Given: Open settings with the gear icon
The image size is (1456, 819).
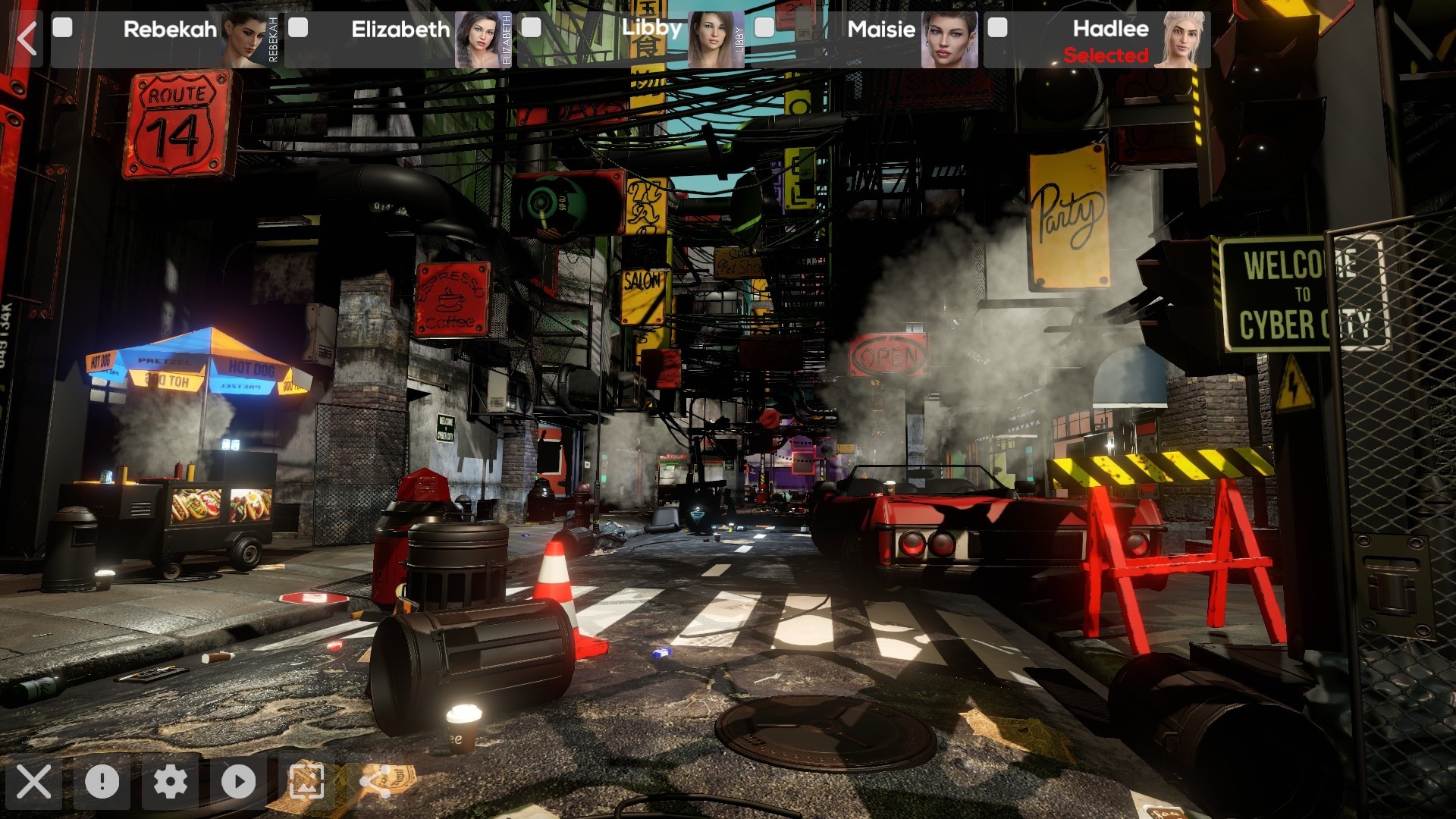Looking at the screenshot, I should (171, 782).
